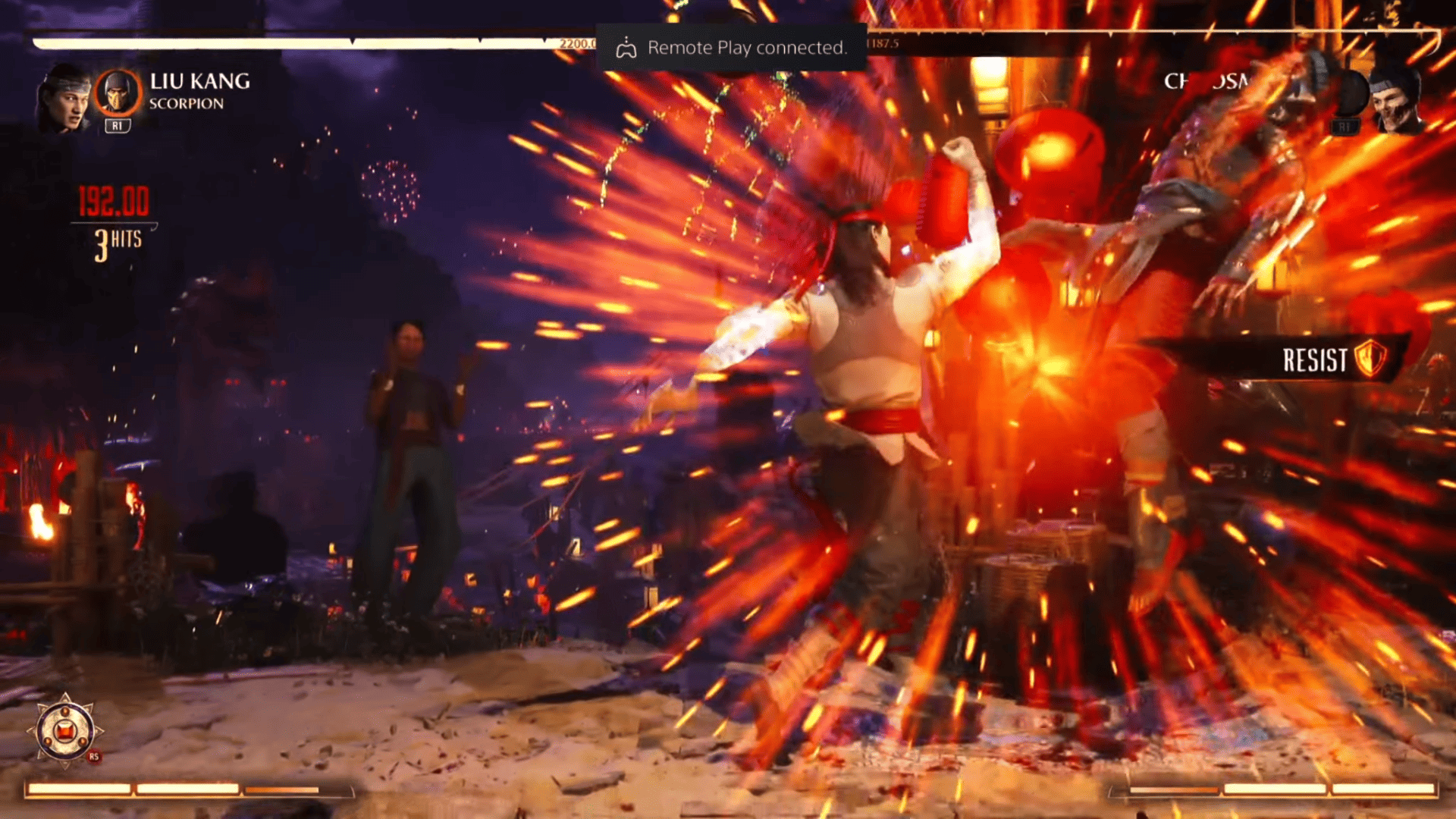Click the SCORPION kameo name text
Image resolution: width=1456 pixels, height=819 pixels.
point(187,104)
